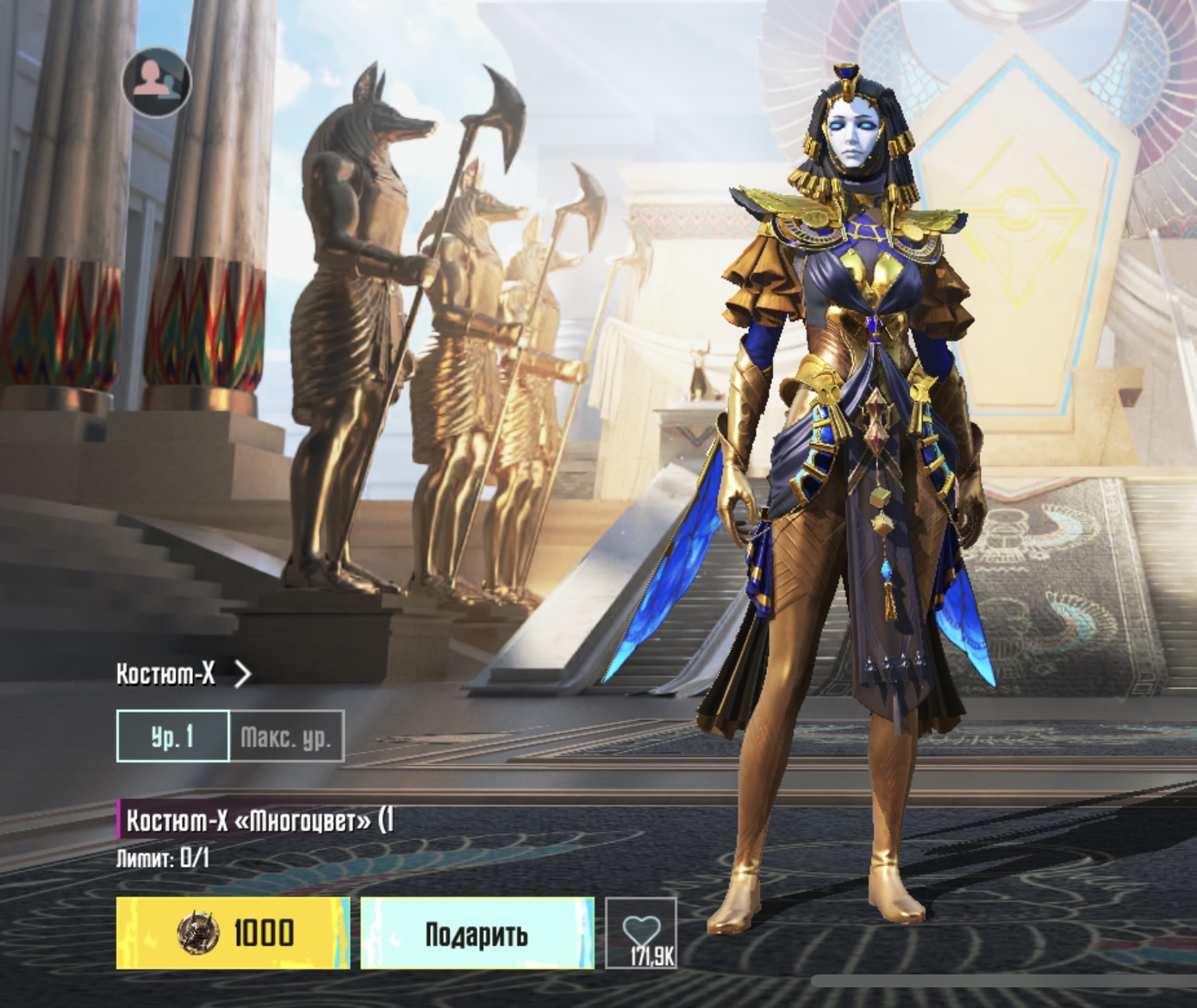Select the Ур. 1 level tab
The image size is (1197, 1008).
[173, 737]
